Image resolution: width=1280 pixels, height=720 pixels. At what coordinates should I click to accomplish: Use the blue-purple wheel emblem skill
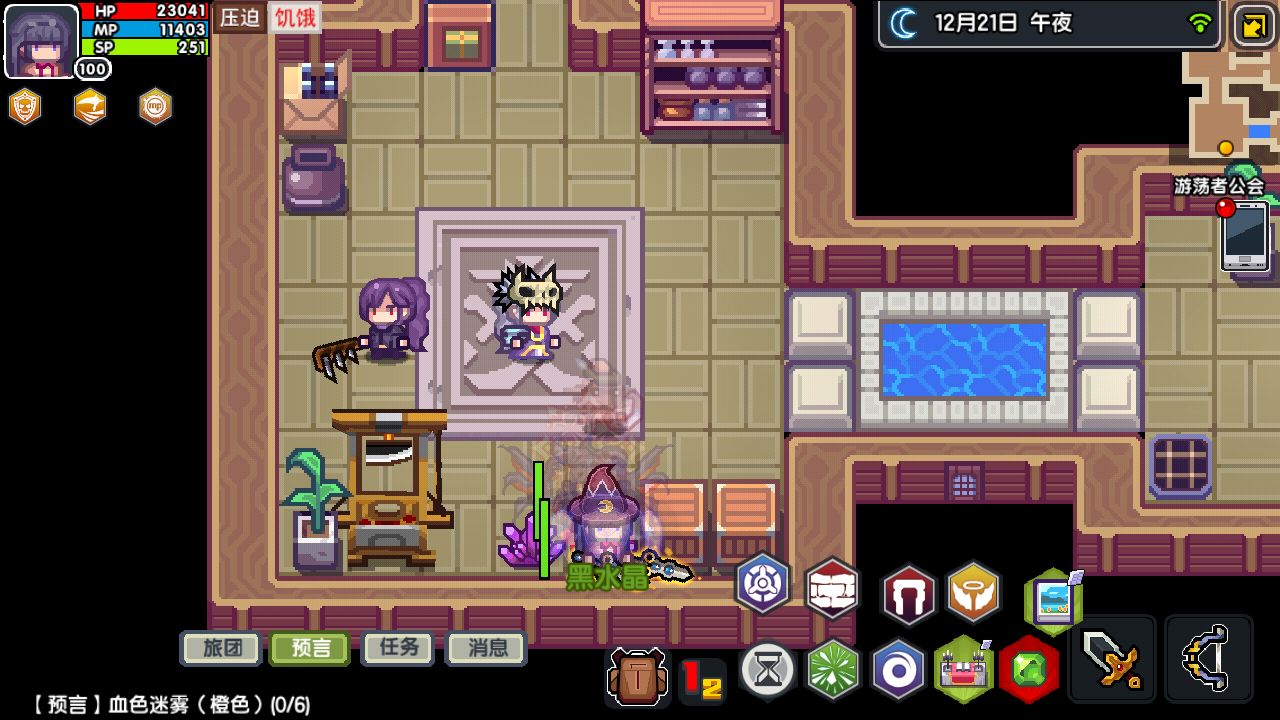coord(763,584)
